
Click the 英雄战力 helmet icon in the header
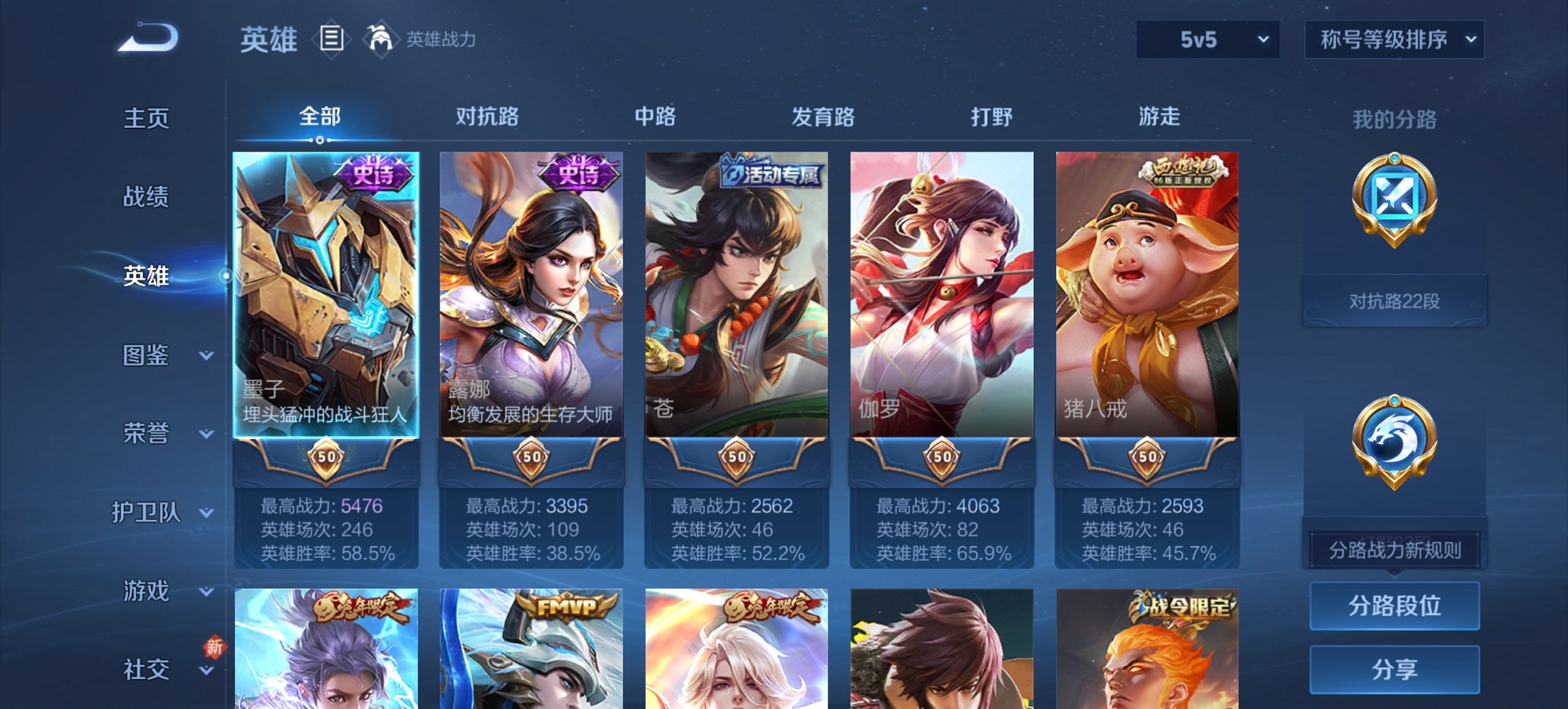381,40
